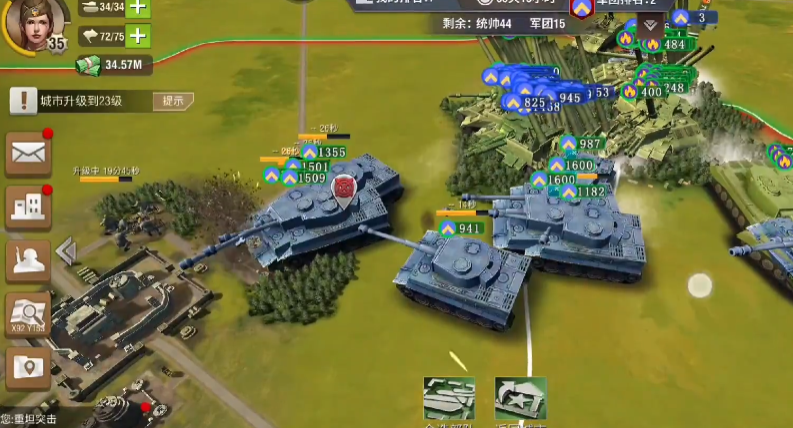Open the commander portrait profile
793x428 pixels.
(34, 24)
